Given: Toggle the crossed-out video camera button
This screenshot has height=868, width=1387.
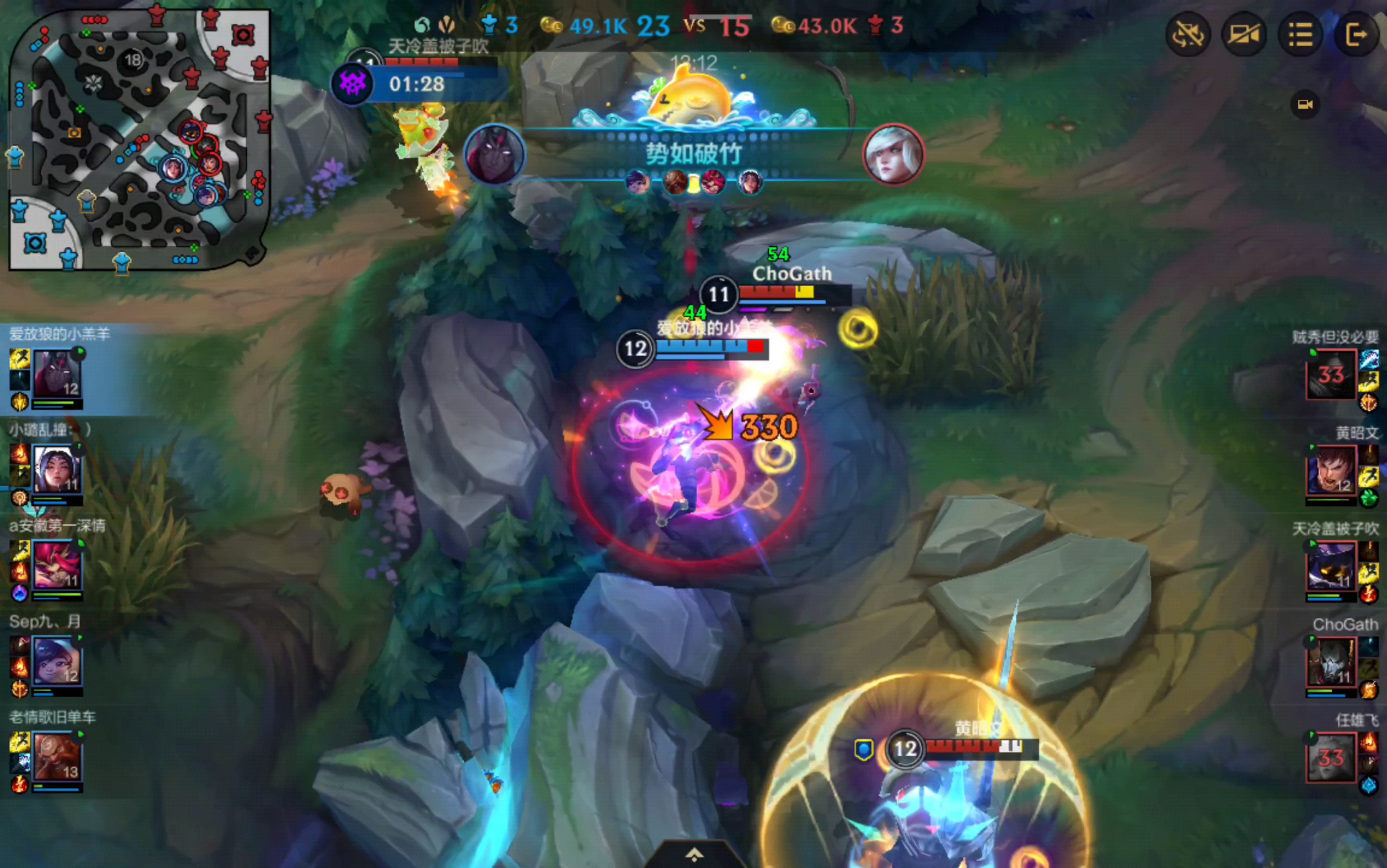Looking at the screenshot, I should coord(1244,35).
